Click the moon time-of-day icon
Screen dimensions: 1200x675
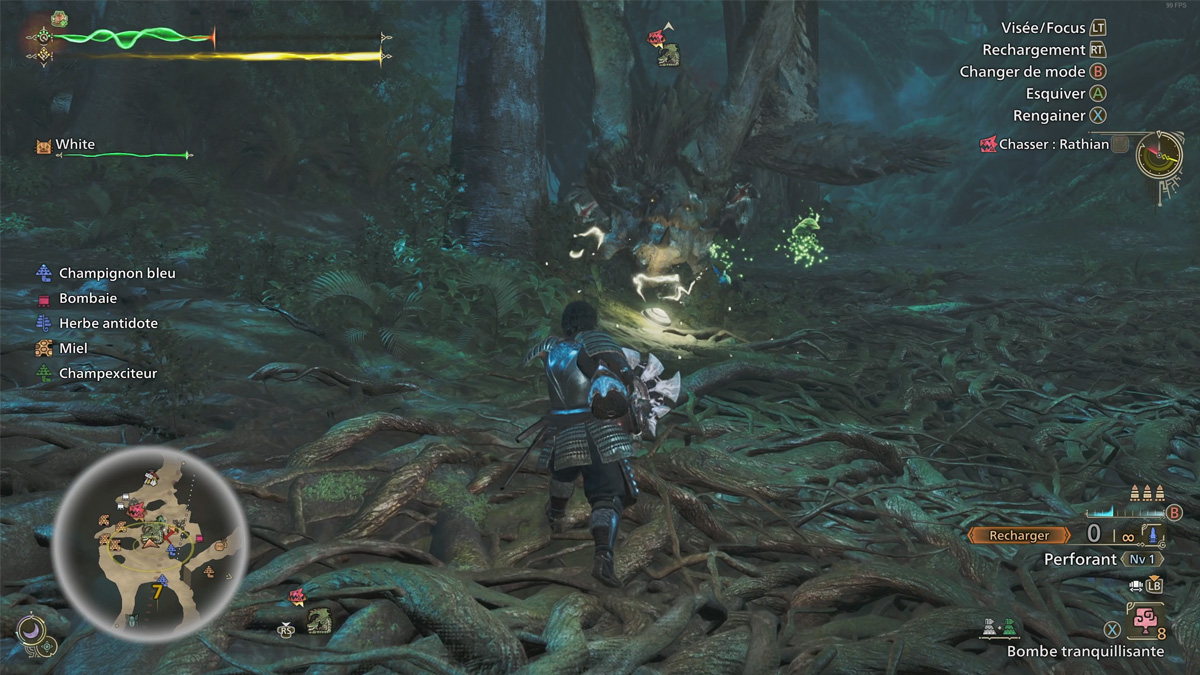[x=31, y=630]
